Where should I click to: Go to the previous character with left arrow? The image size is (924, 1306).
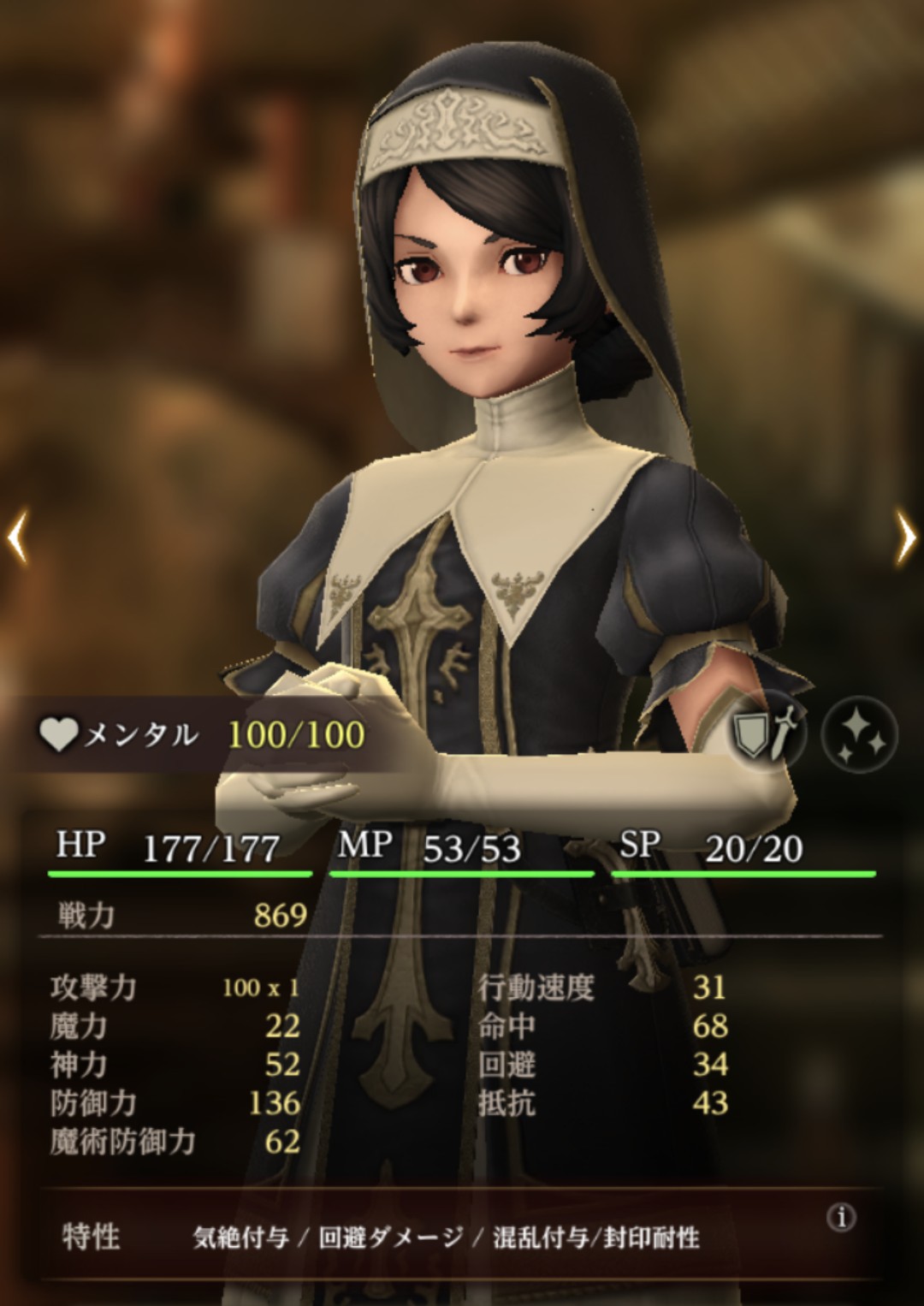[x=19, y=537]
